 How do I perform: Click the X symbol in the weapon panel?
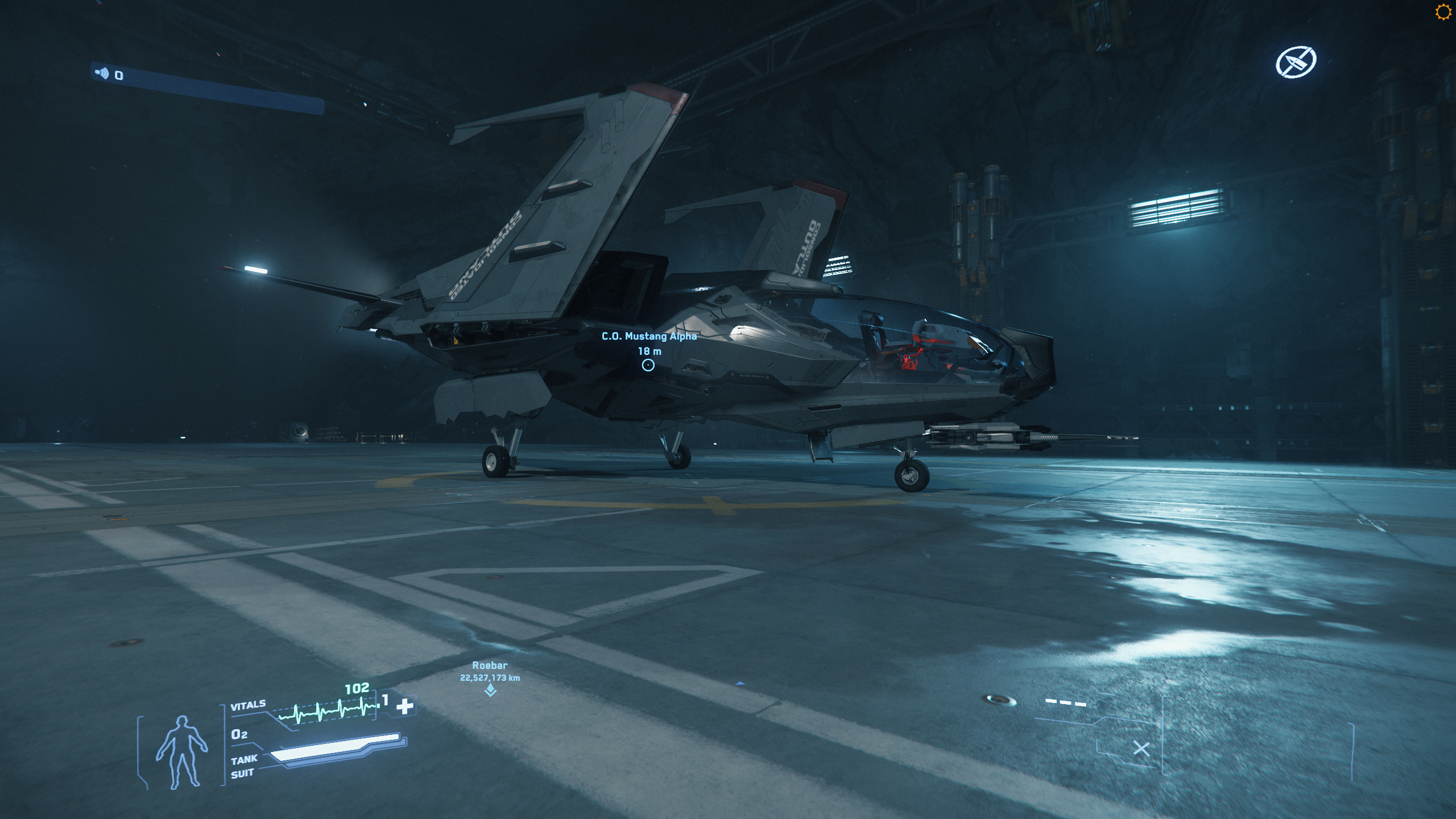coord(1141,748)
